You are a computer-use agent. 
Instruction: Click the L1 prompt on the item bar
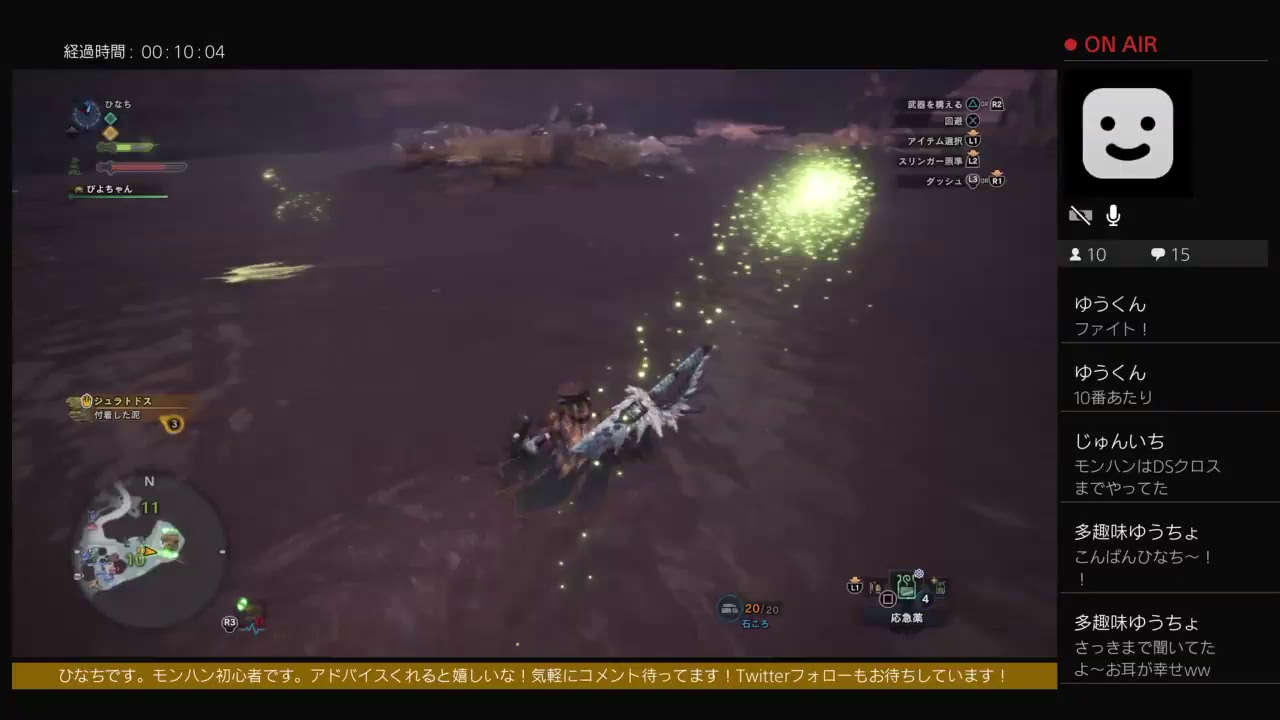tap(854, 588)
